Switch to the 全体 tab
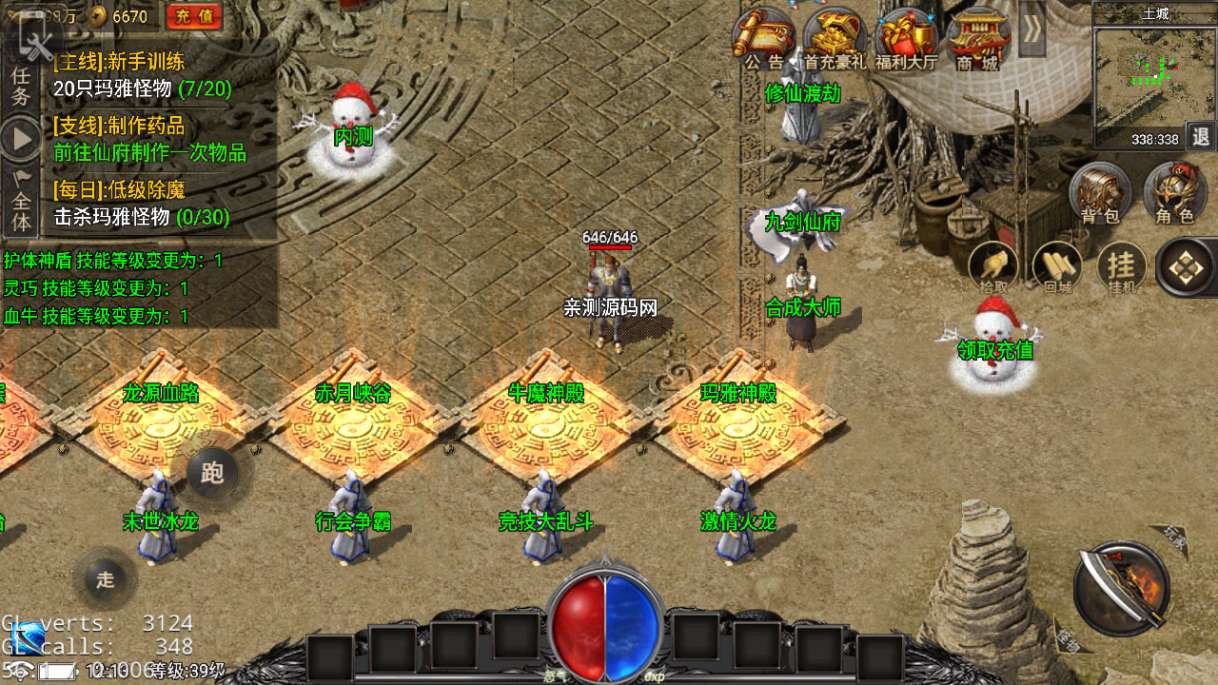The width and height of the screenshot is (1218, 685). coord(21,206)
